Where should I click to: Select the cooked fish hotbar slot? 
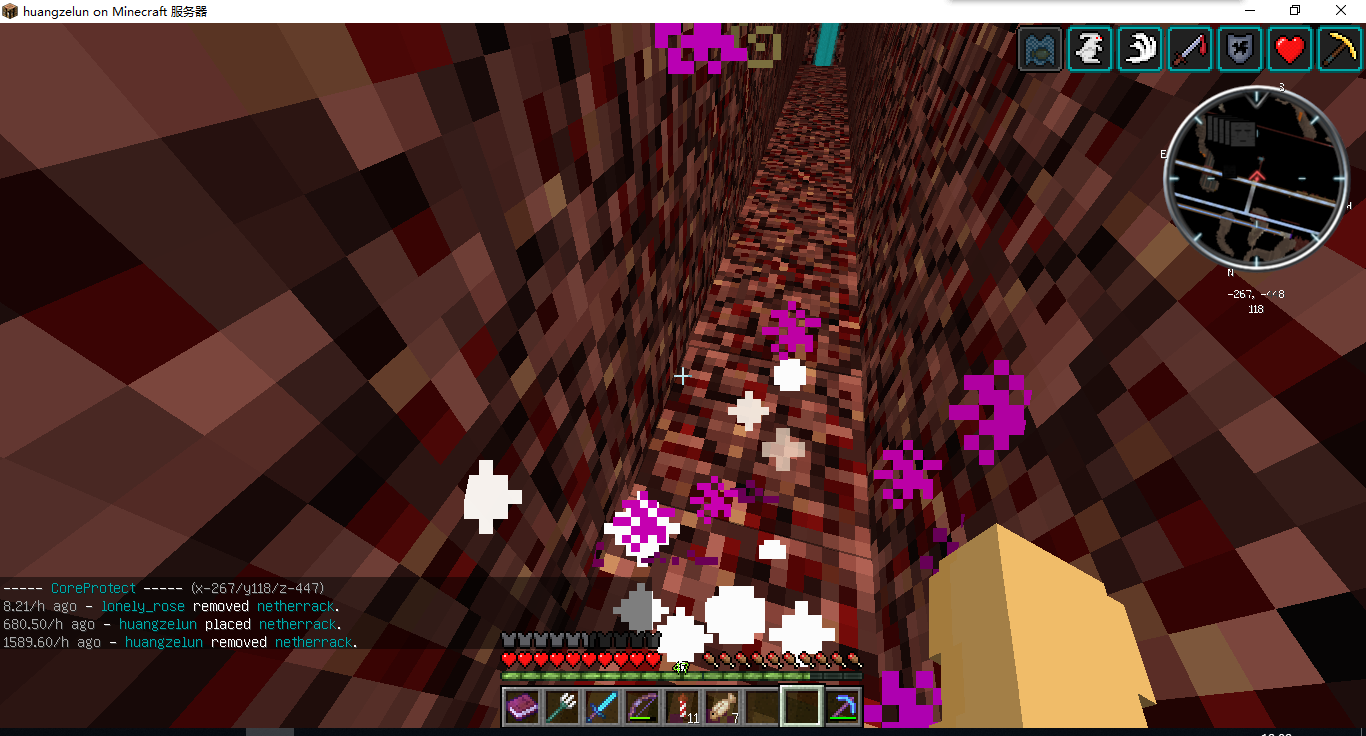[x=722, y=708]
